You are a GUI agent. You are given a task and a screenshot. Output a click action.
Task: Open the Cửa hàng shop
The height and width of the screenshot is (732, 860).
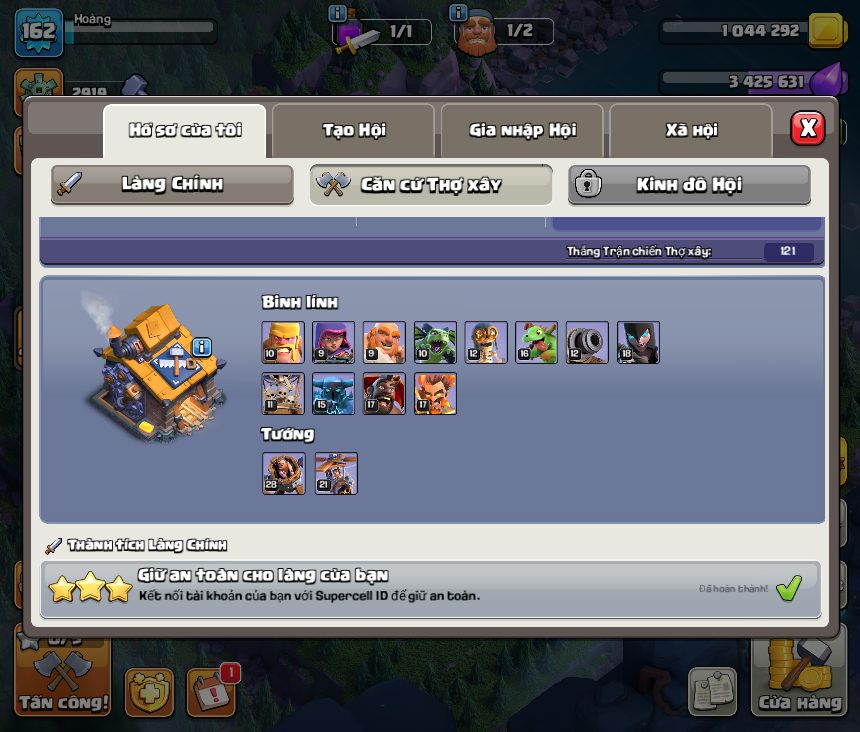coord(799,680)
